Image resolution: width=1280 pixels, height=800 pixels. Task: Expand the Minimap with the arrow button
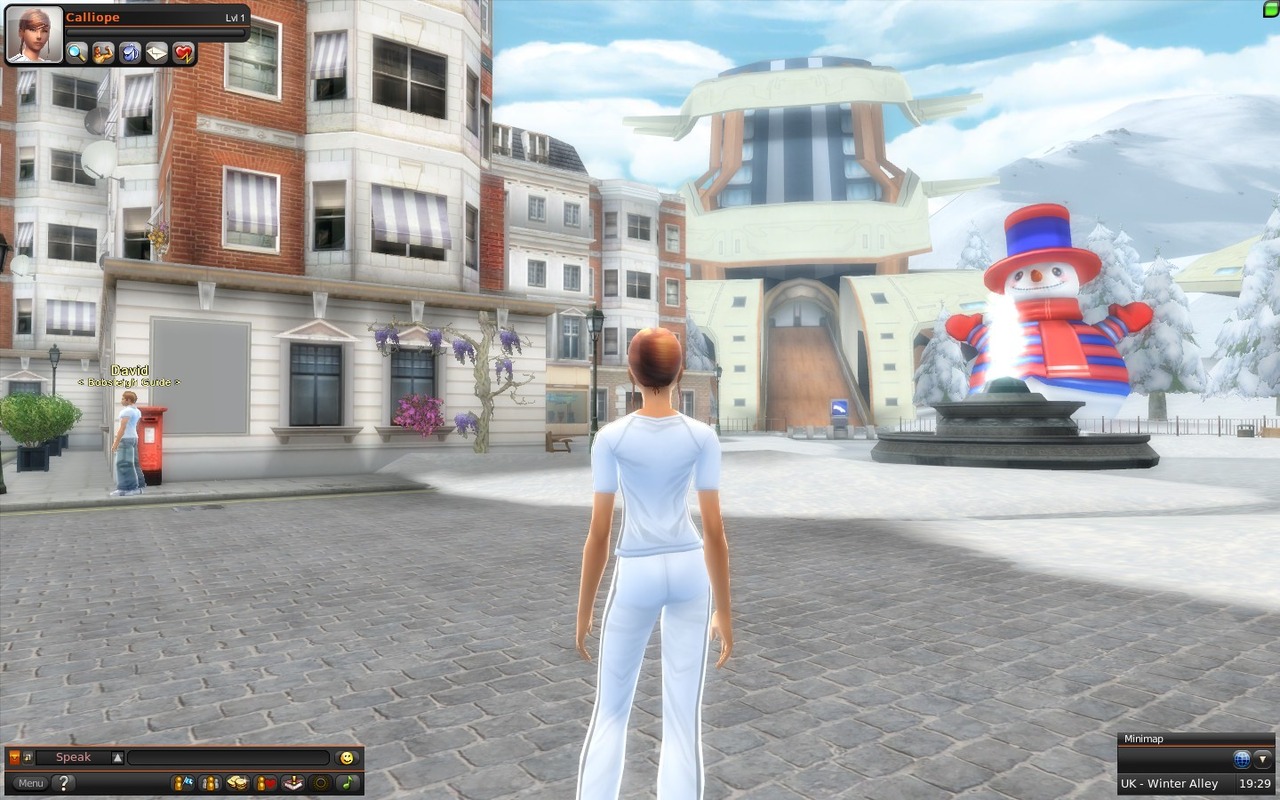1263,759
